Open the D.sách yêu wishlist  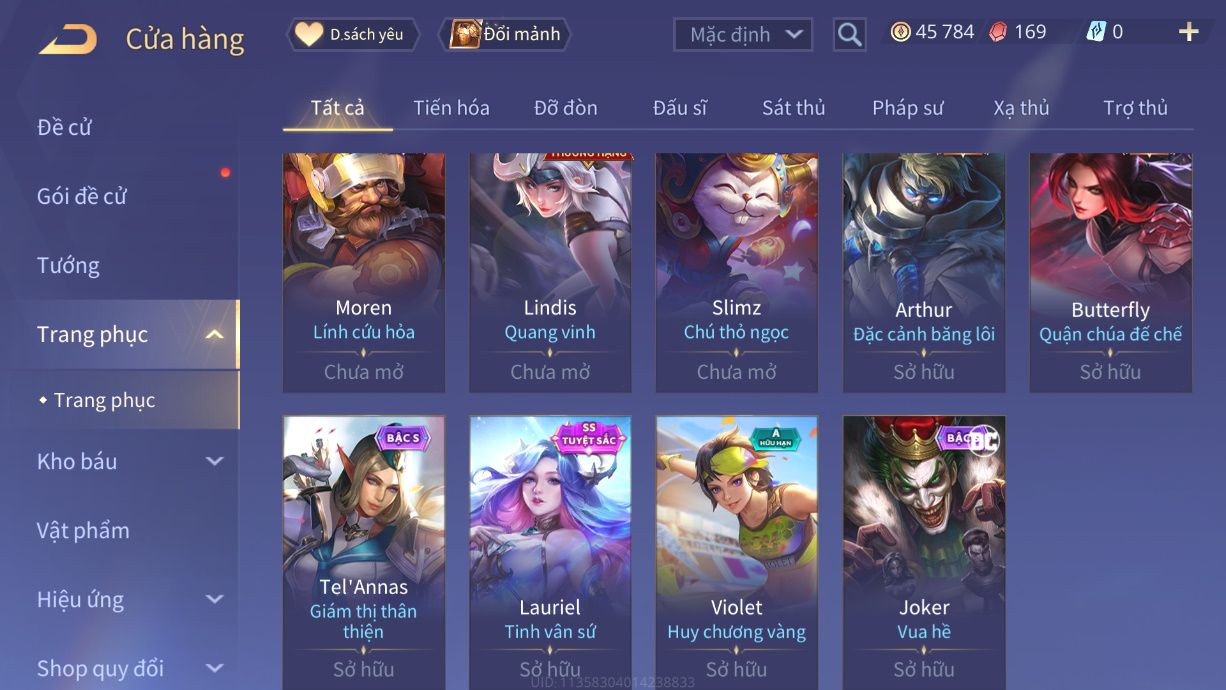pyautogui.click(x=353, y=35)
